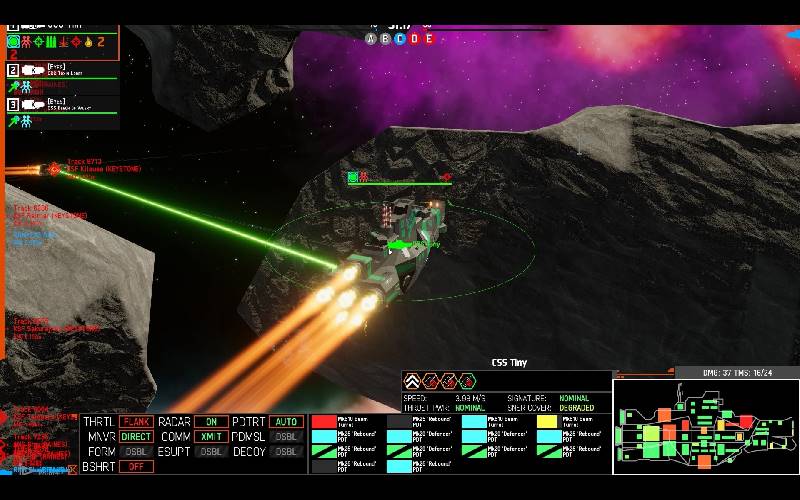Select the red Mk61 cannon turret entry
Image resolution: width=800 pixels, height=500 pixels.
[x=324, y=422]
